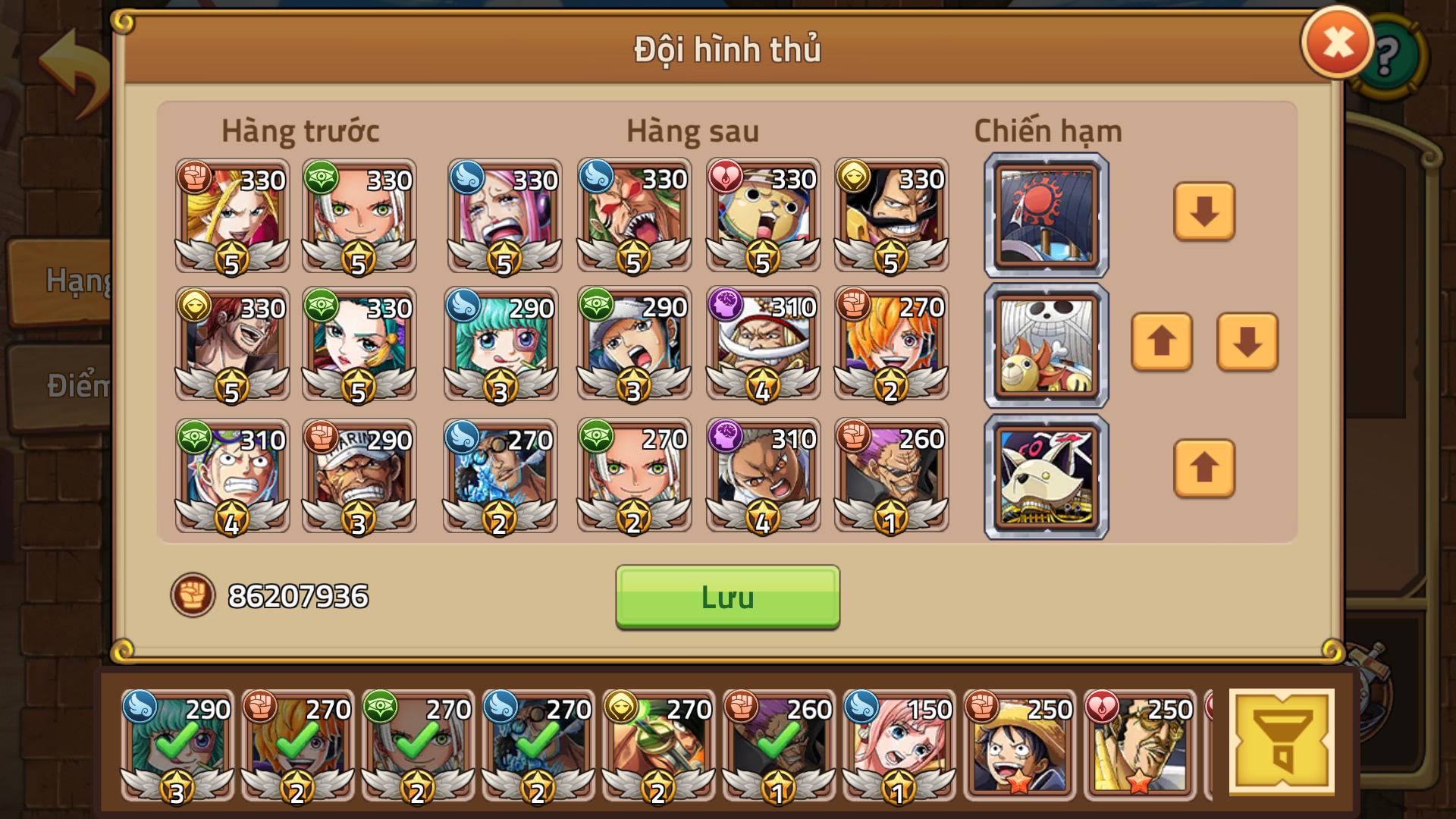Viewport: 1456px width, 819px height.
Task: Select the Sun Pirates ship slot
Action: 1045,215
